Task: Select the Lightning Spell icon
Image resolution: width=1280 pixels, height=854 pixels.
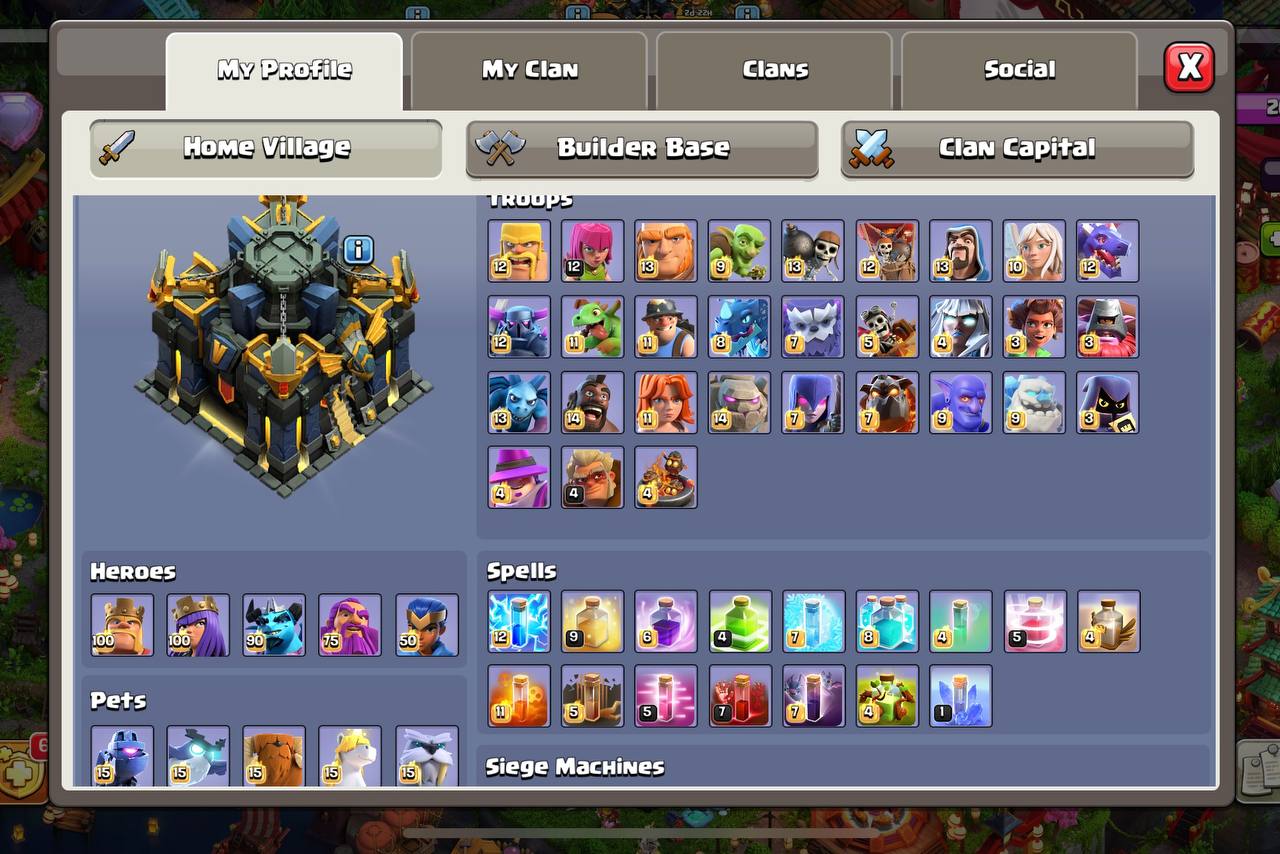Action: [x=518, y=621]
